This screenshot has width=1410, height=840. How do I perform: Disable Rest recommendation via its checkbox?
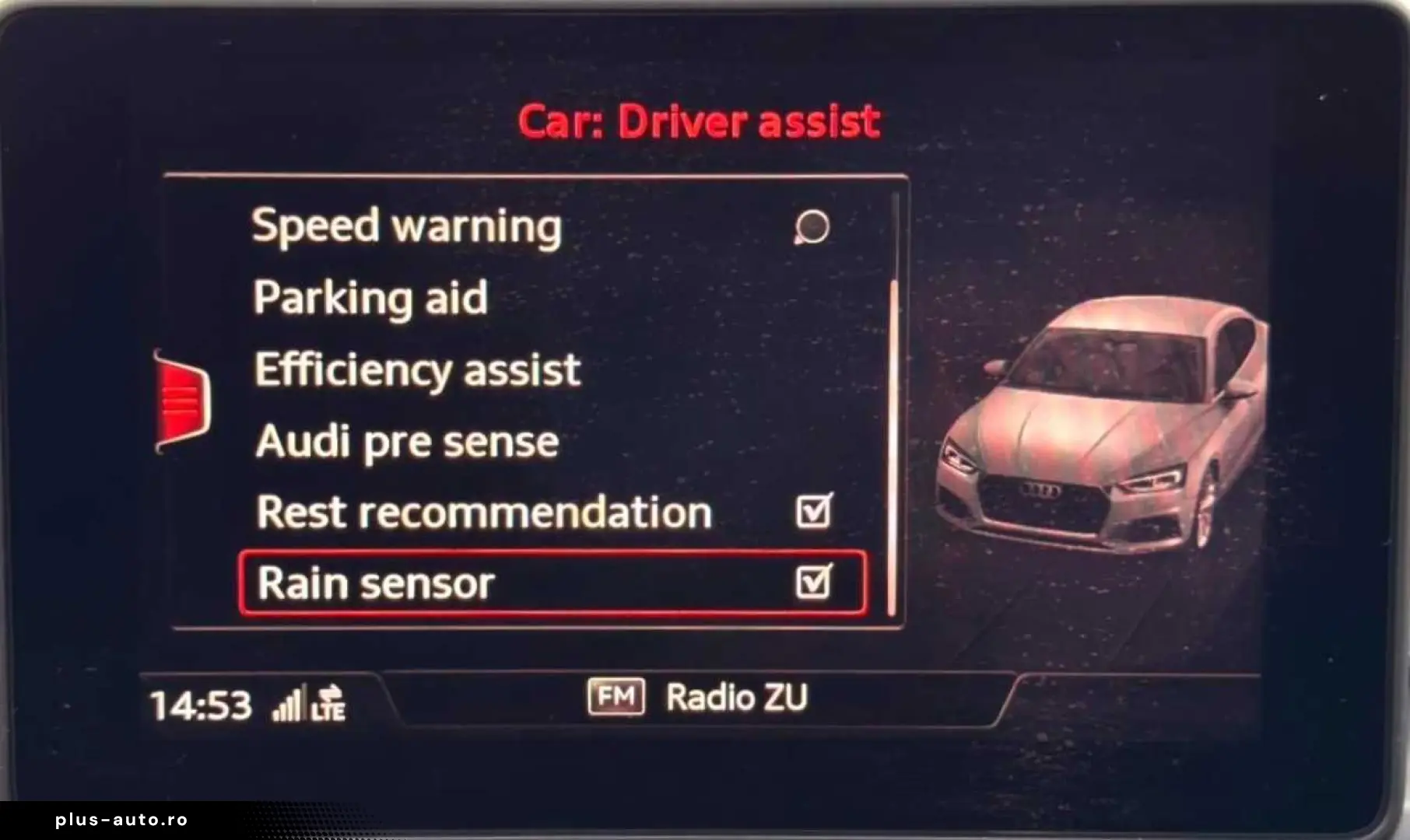point(815,511)
